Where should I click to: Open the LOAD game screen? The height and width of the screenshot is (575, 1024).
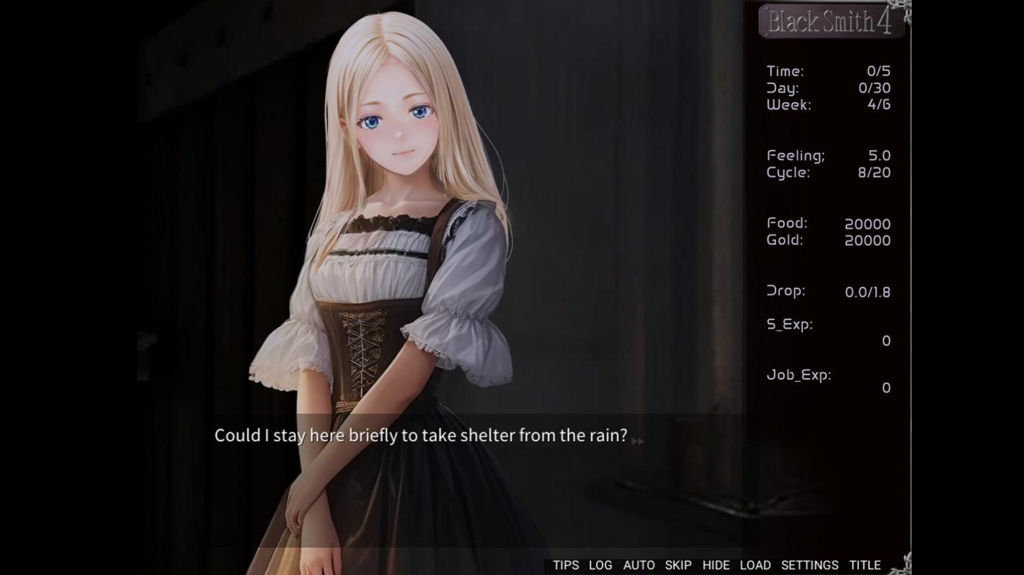click(x=755, y=565)
